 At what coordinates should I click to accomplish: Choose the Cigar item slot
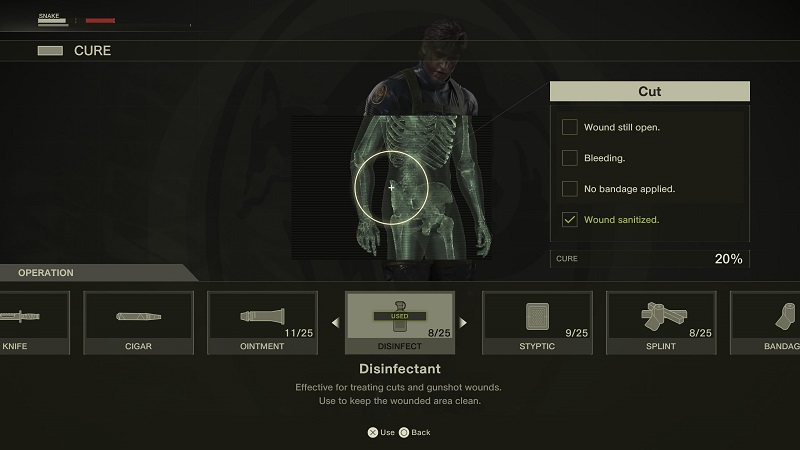tap(137, 322)
